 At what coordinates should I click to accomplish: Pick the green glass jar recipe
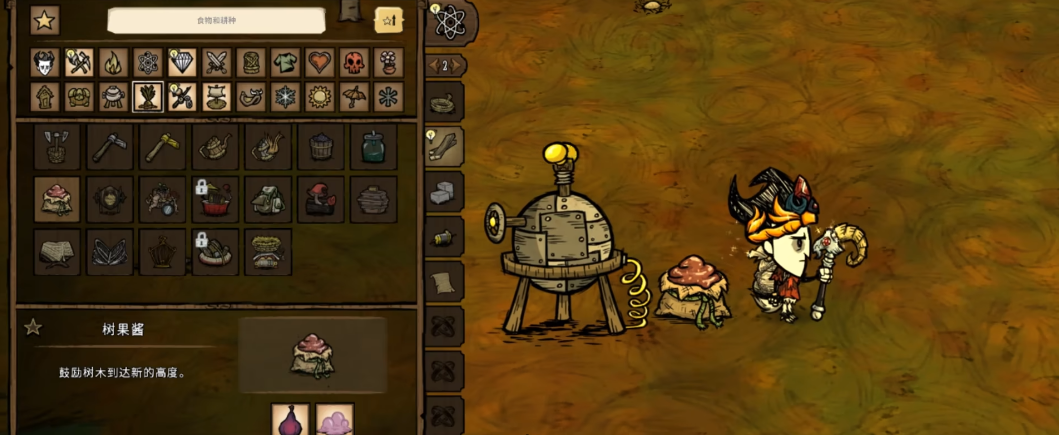point(373,147)
